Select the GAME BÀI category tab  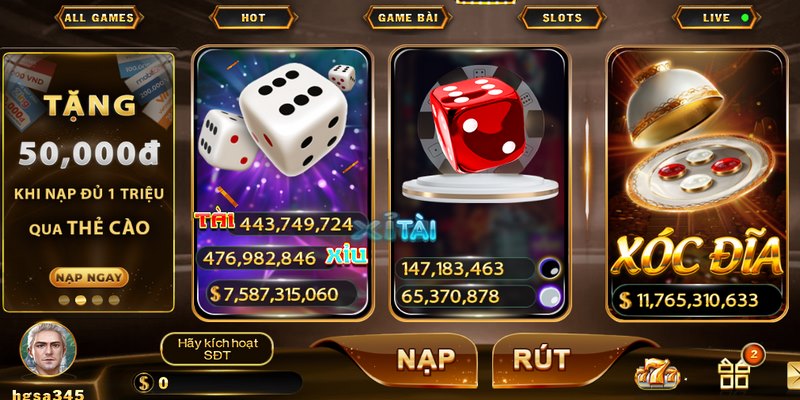tap(408, 18)
